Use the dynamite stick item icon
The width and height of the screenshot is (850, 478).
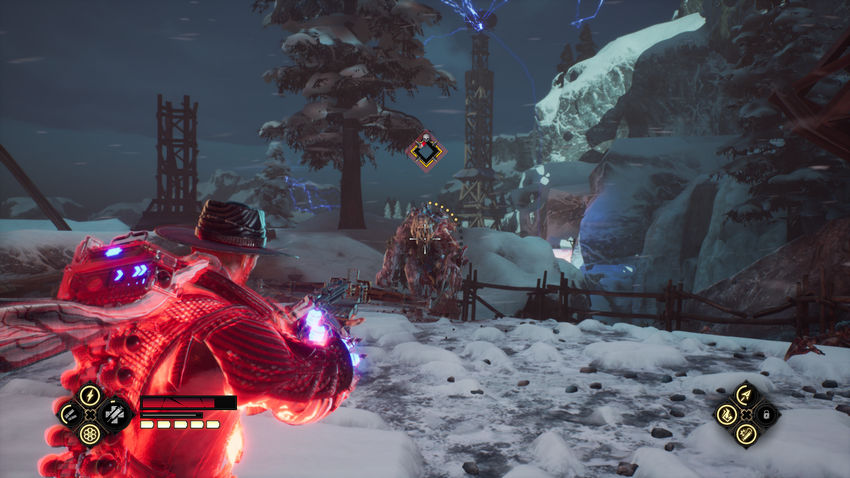tap(744, 433)
